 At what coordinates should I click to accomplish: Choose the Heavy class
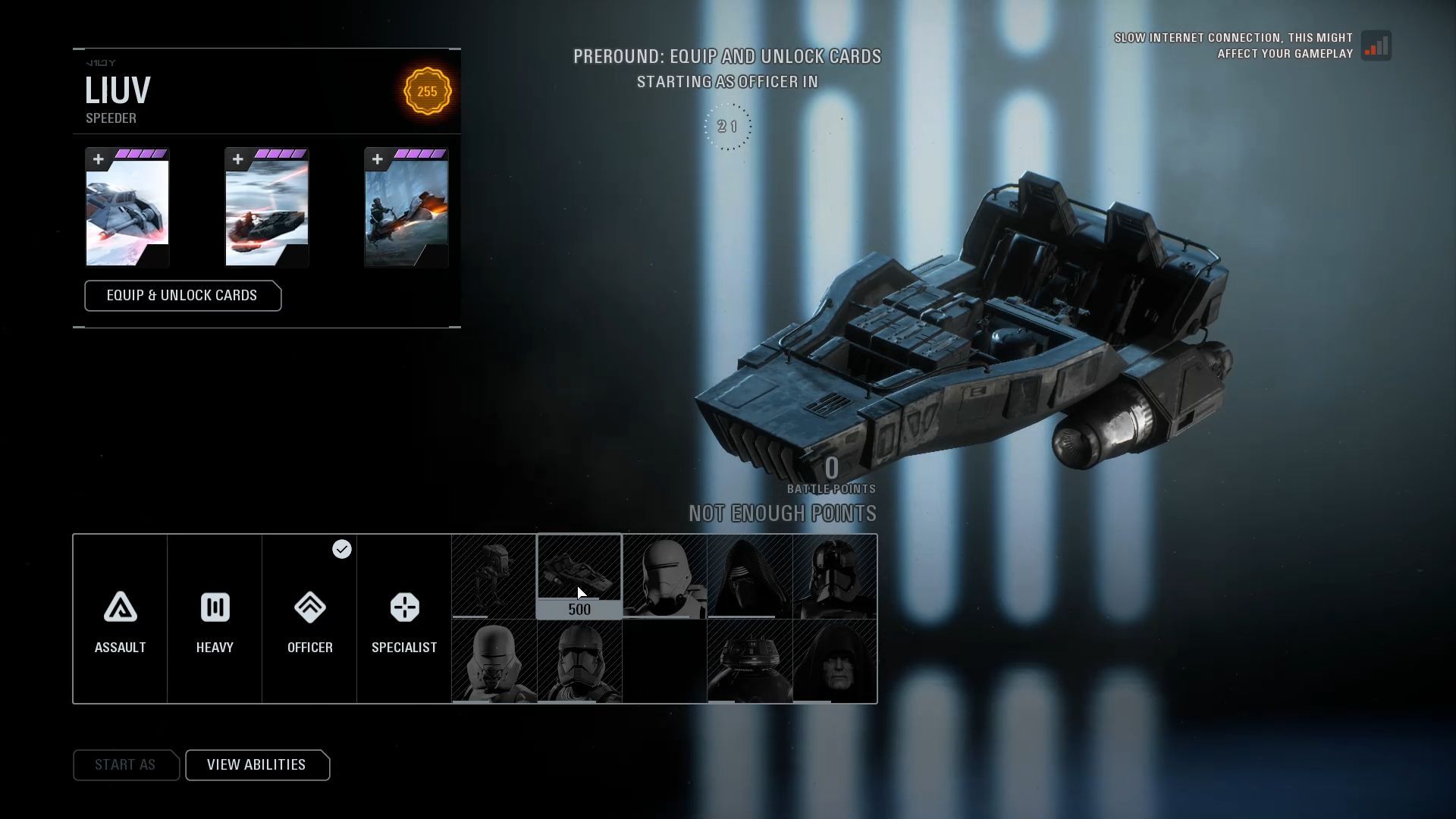point(215,619)
